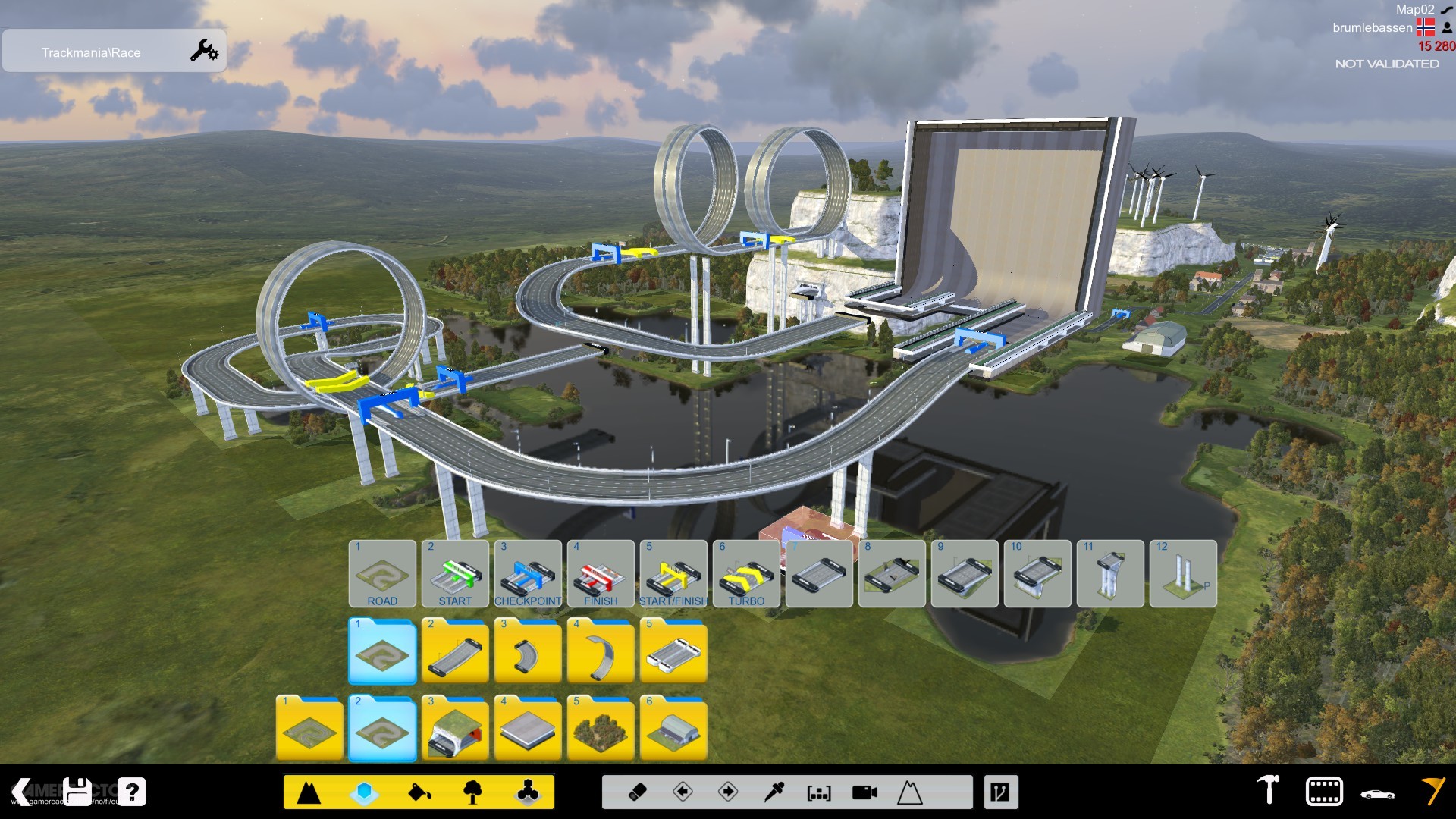Screen dimensions: 1456x819
Task: Switch to test drive with the car icon
Action: pos(1377,793)
